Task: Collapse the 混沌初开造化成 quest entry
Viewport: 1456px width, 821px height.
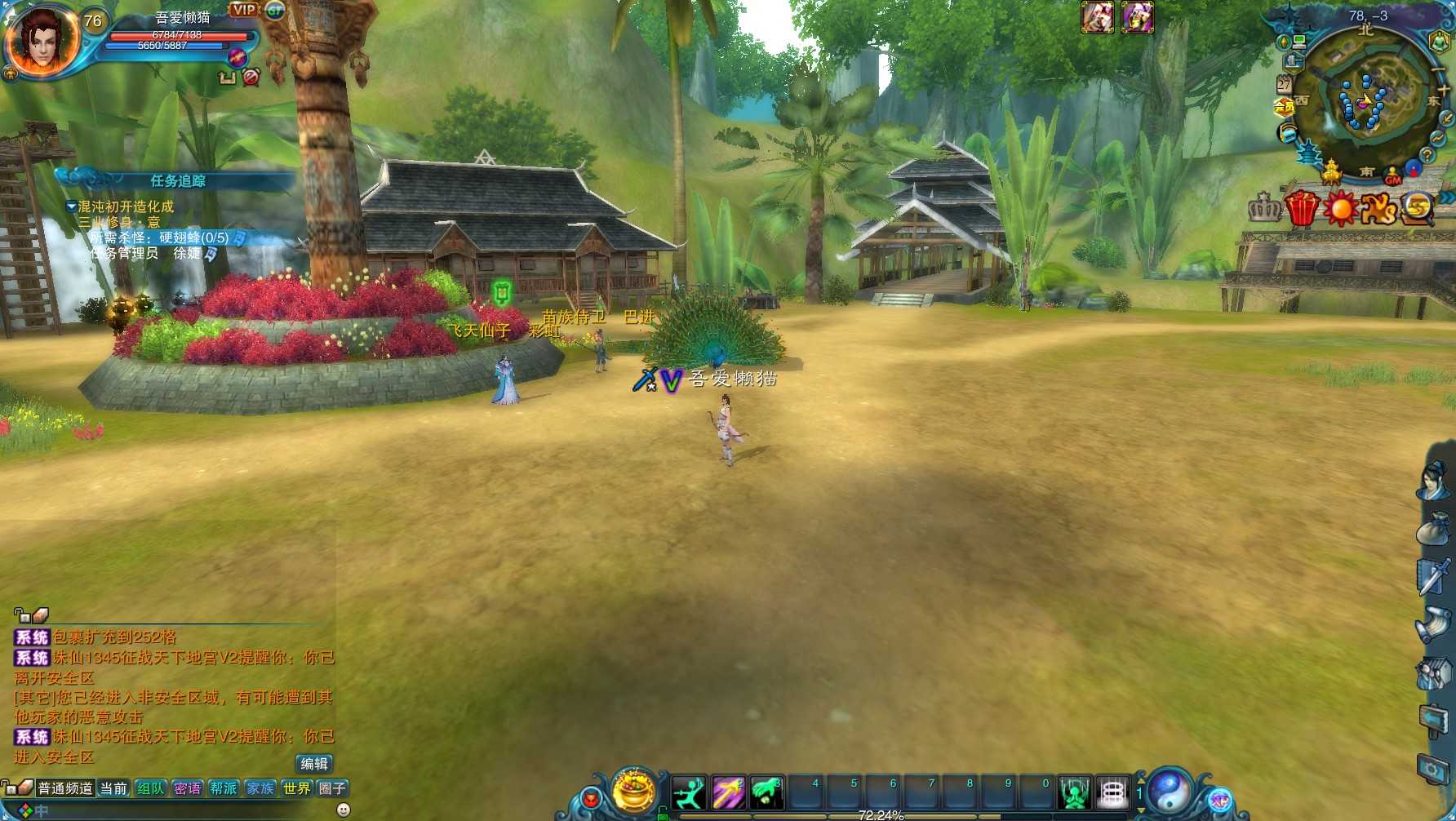Action: [71, 206]
